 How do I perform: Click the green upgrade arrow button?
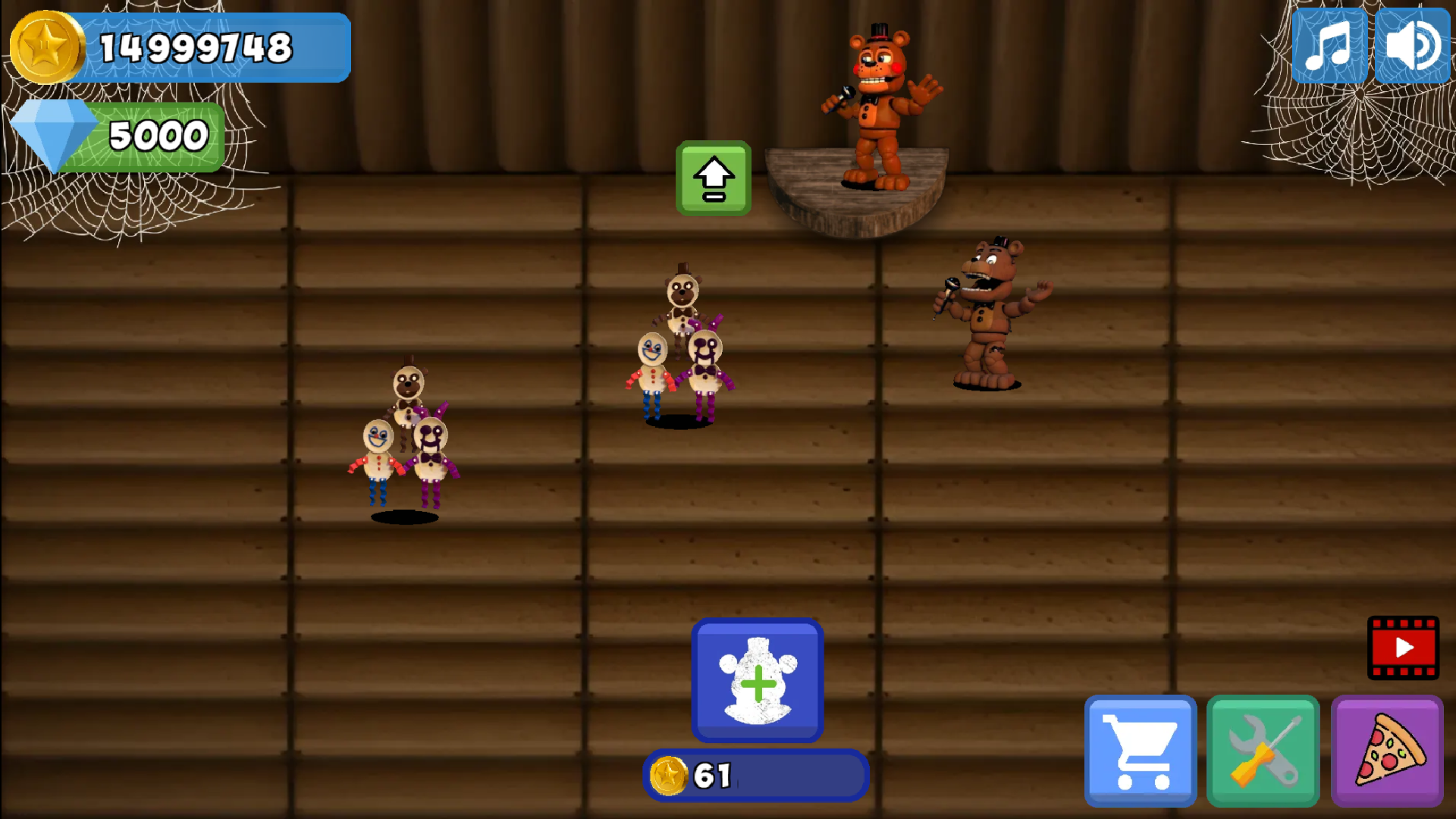coord(713,178)
